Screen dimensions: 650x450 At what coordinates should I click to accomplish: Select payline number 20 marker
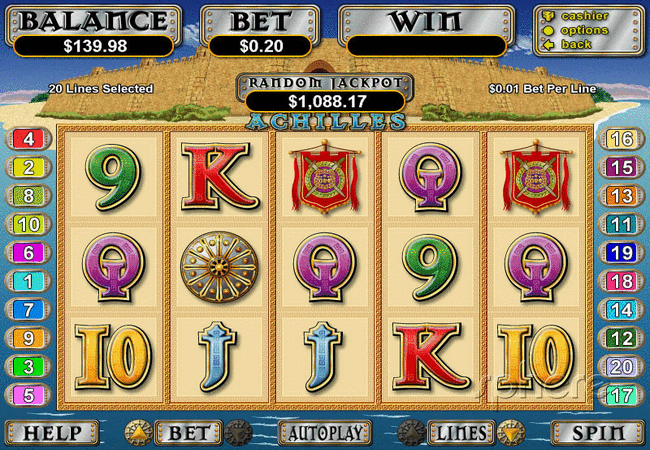point(621,366)
